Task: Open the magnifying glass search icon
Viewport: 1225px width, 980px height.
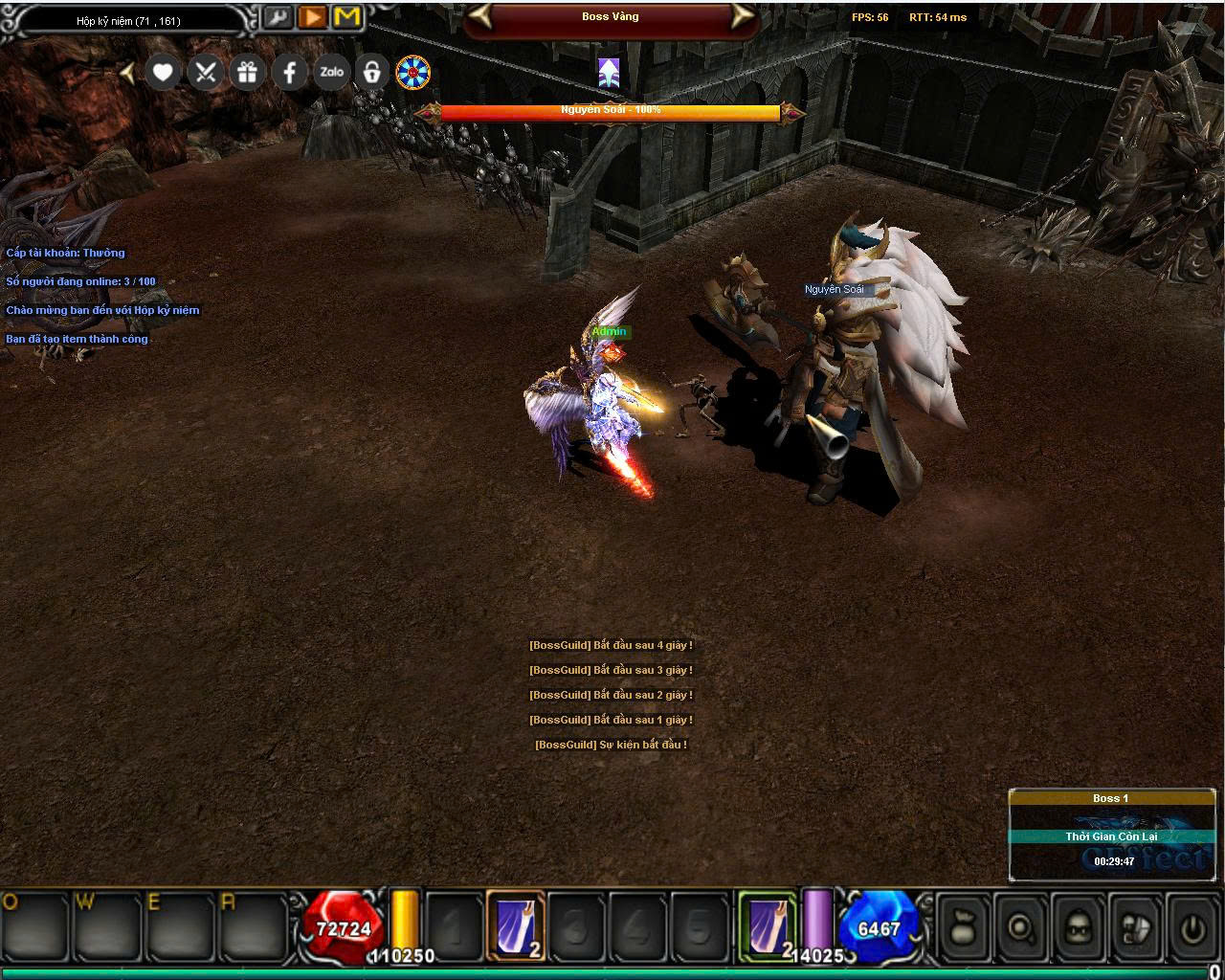Action: (1021, 926)
